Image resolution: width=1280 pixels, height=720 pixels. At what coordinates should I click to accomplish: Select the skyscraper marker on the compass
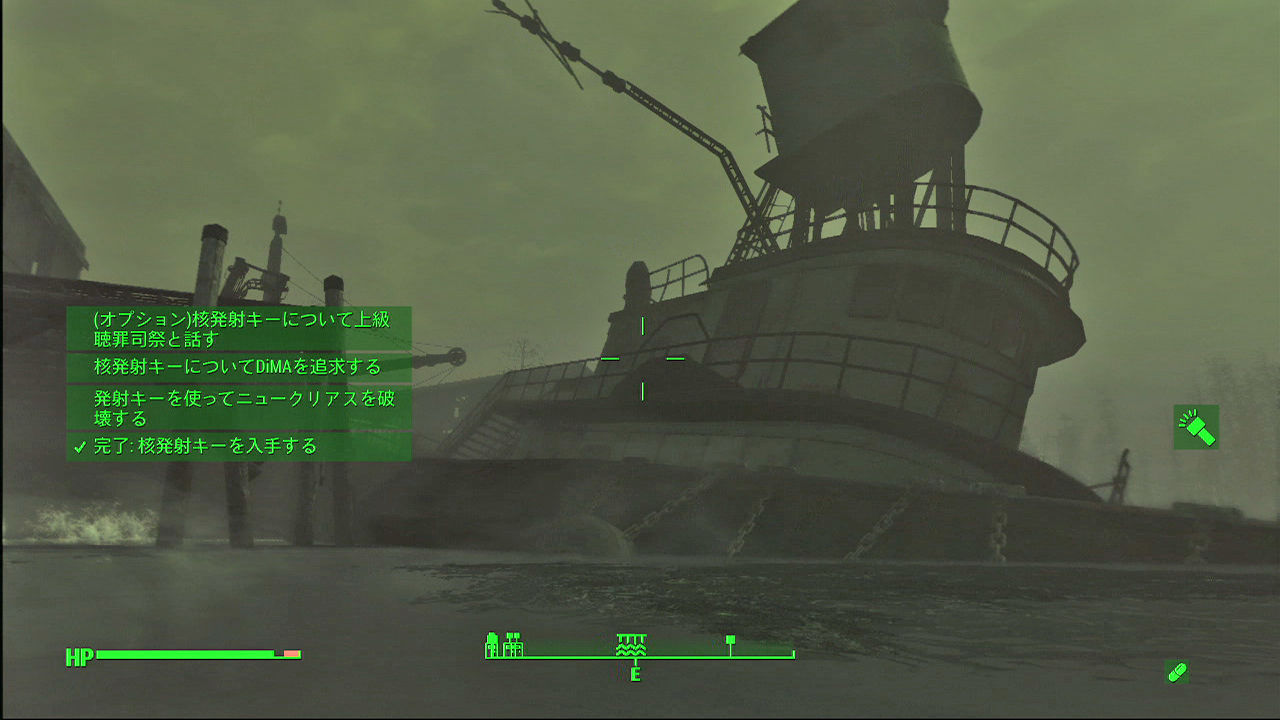pyautogui.click(x=492, y=645)
